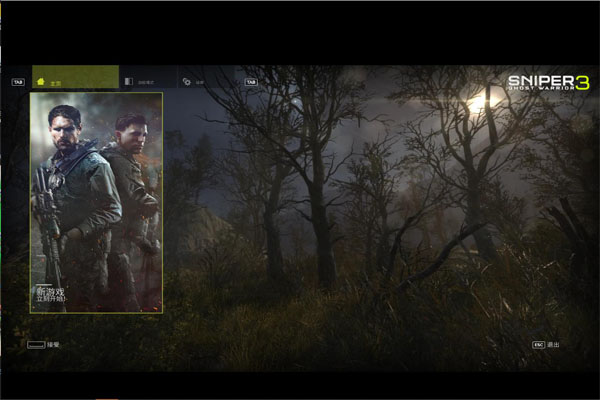
Task: Start a new game from the soldiers card
Action: click(96, 202)
